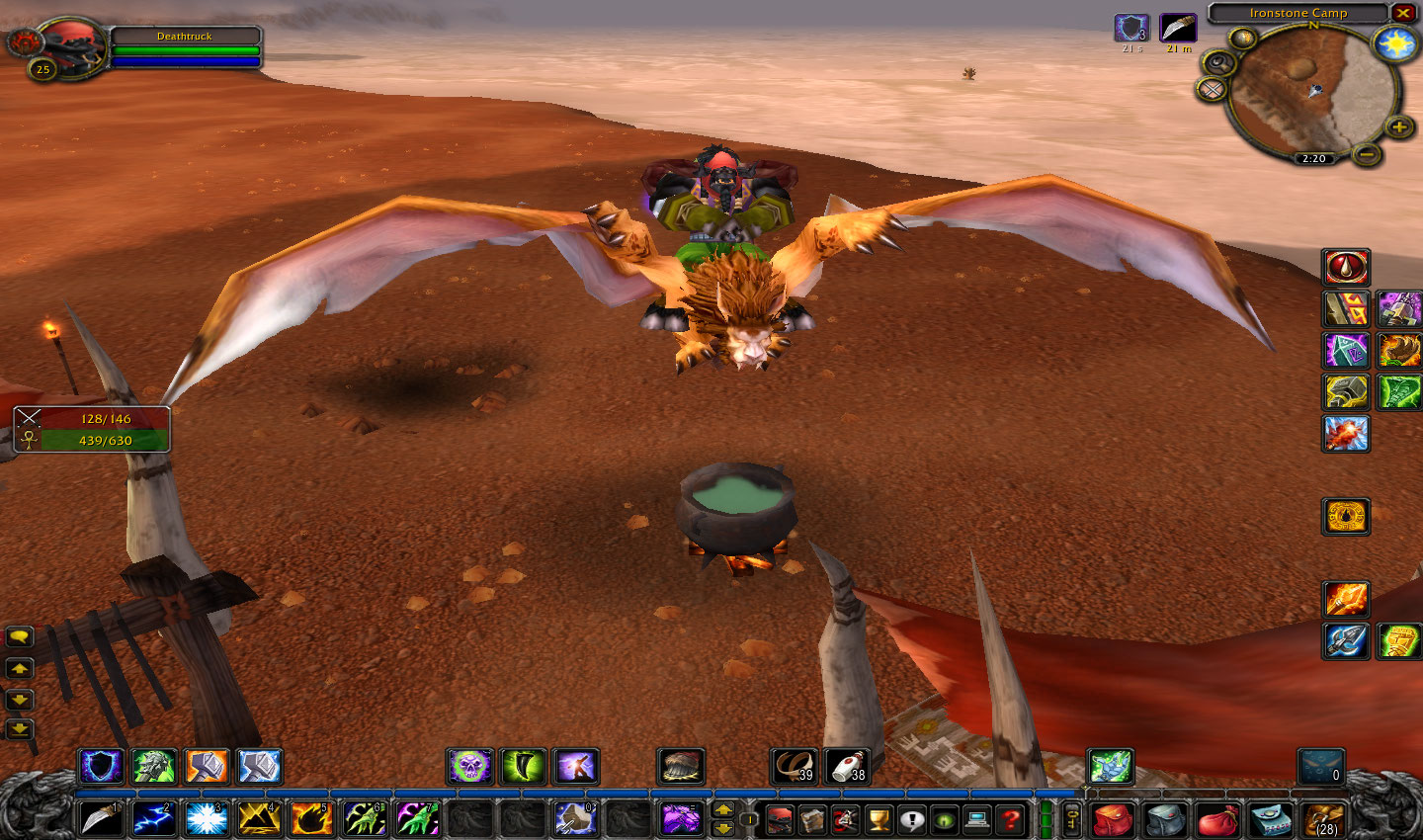Cast the blue lightning bolt spell

tap(153, 819)
